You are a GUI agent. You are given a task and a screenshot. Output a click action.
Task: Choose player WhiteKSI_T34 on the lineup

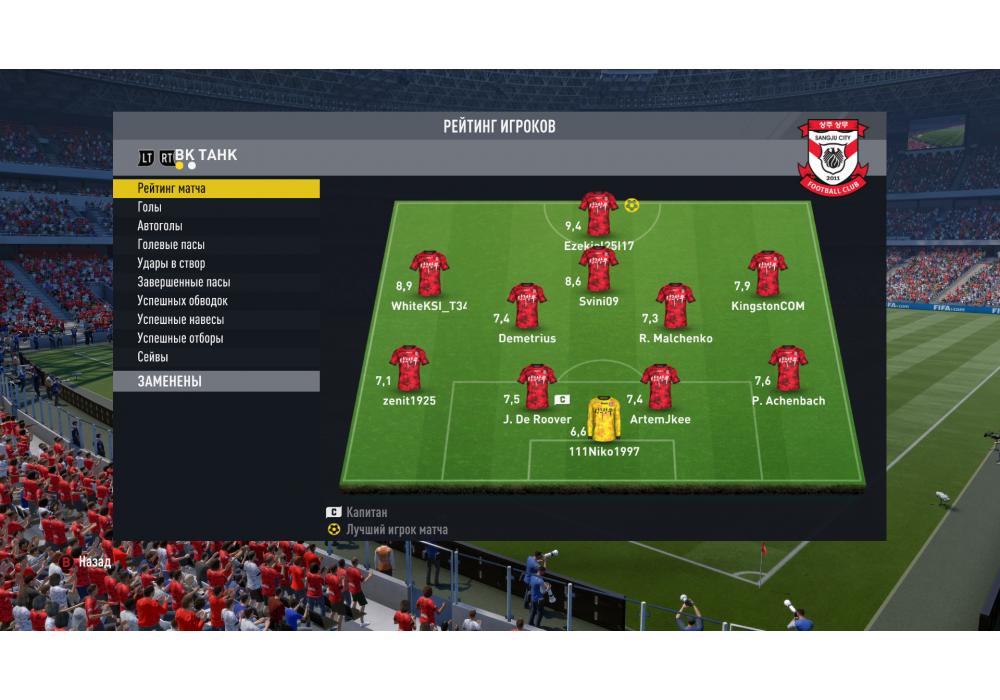(x=429, y=274)
